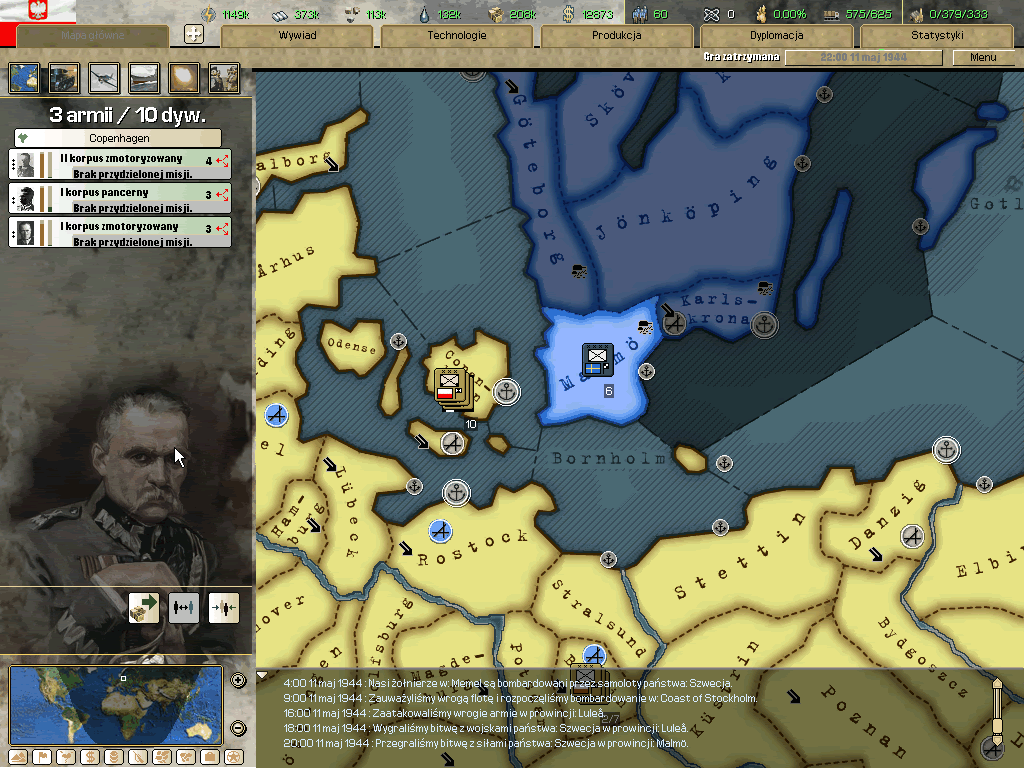Click the airplane icon in the left panel
The width and height of the screenshot is (1024, 768).
(x=104, y=78)
